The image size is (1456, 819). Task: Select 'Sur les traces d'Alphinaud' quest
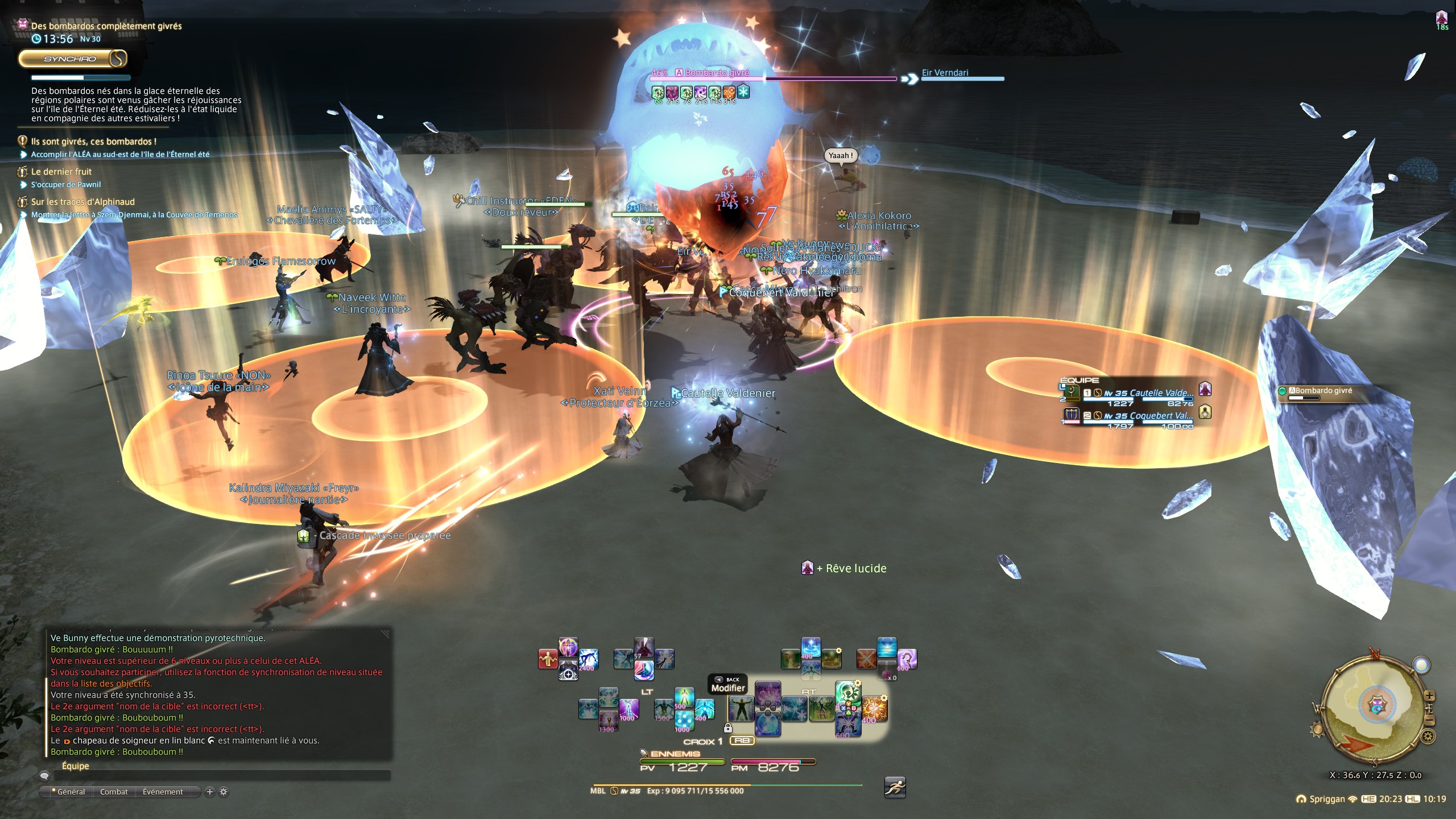click(83, 202)
